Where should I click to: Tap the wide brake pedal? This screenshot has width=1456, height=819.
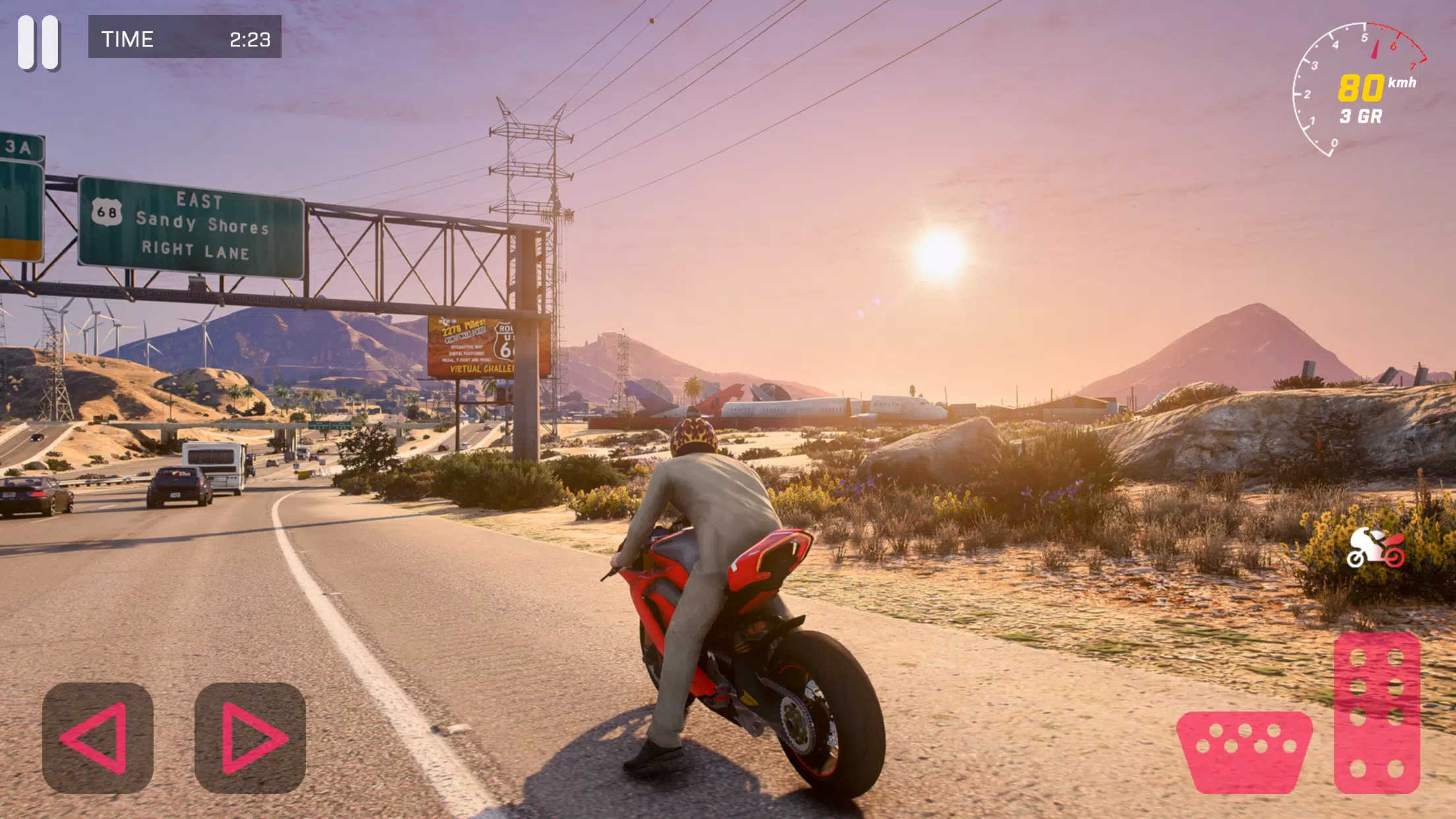(x=1244, y=751)
